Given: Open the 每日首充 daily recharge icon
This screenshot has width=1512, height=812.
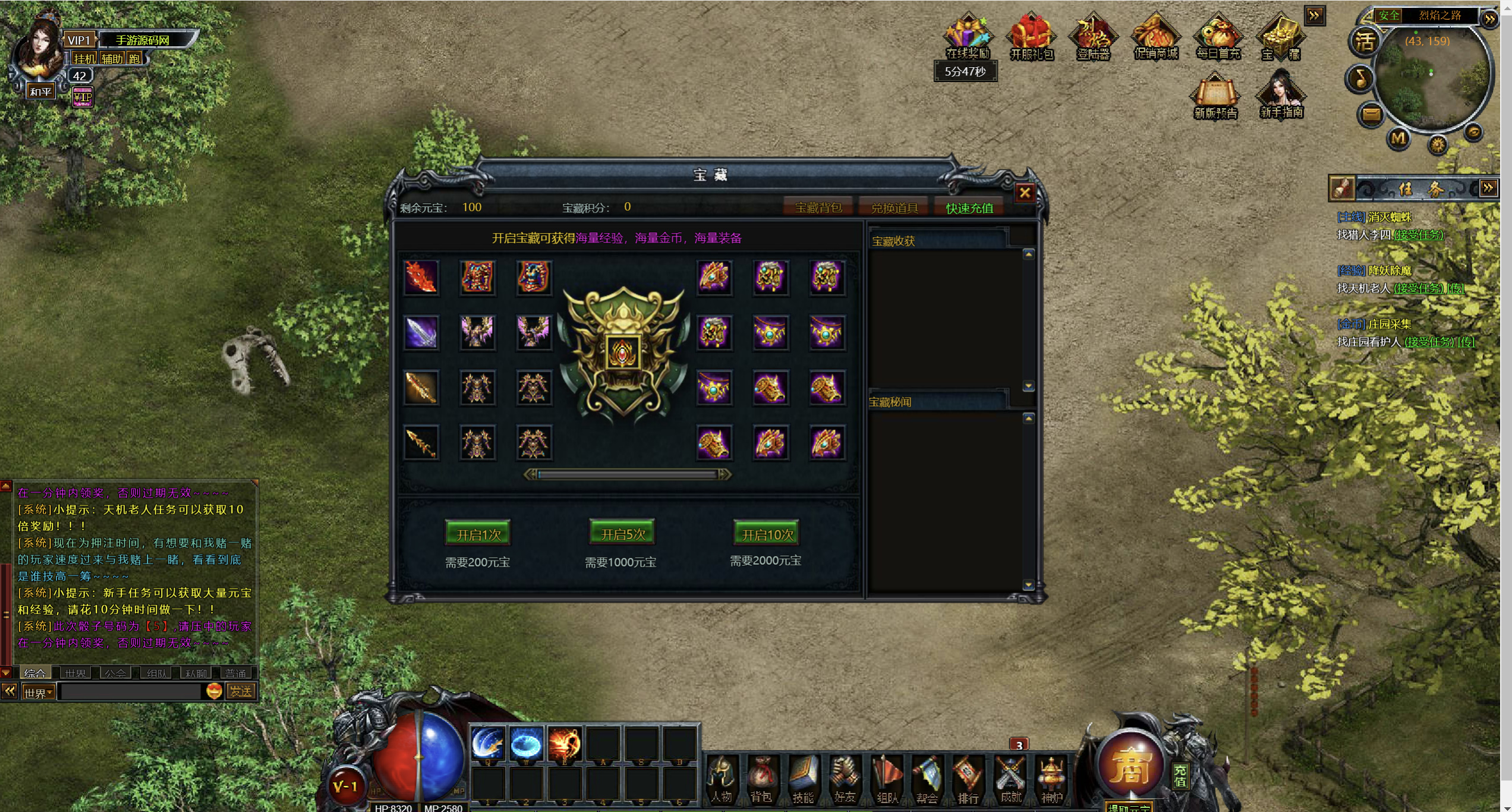Looking at the screenshot, I should click(1218, 36).
